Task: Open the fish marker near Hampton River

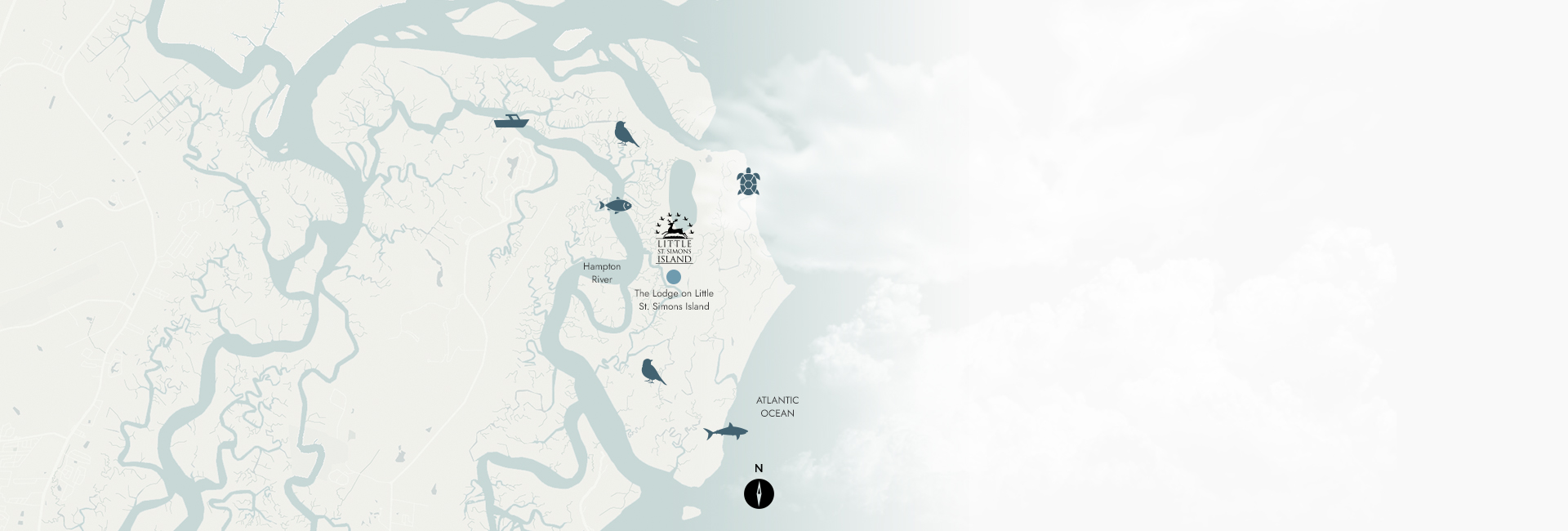Action: [615, 205]
